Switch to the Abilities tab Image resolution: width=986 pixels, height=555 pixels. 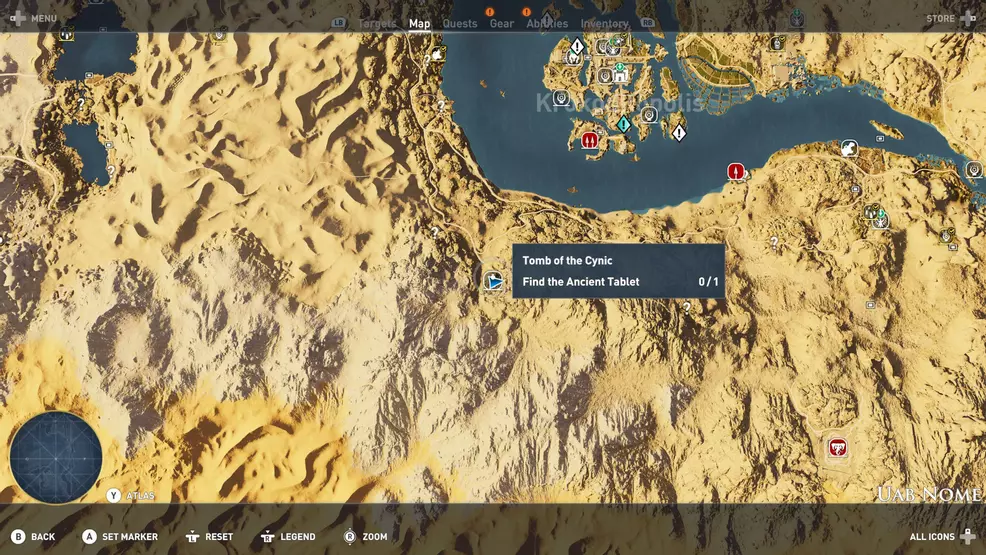point(546,24)
